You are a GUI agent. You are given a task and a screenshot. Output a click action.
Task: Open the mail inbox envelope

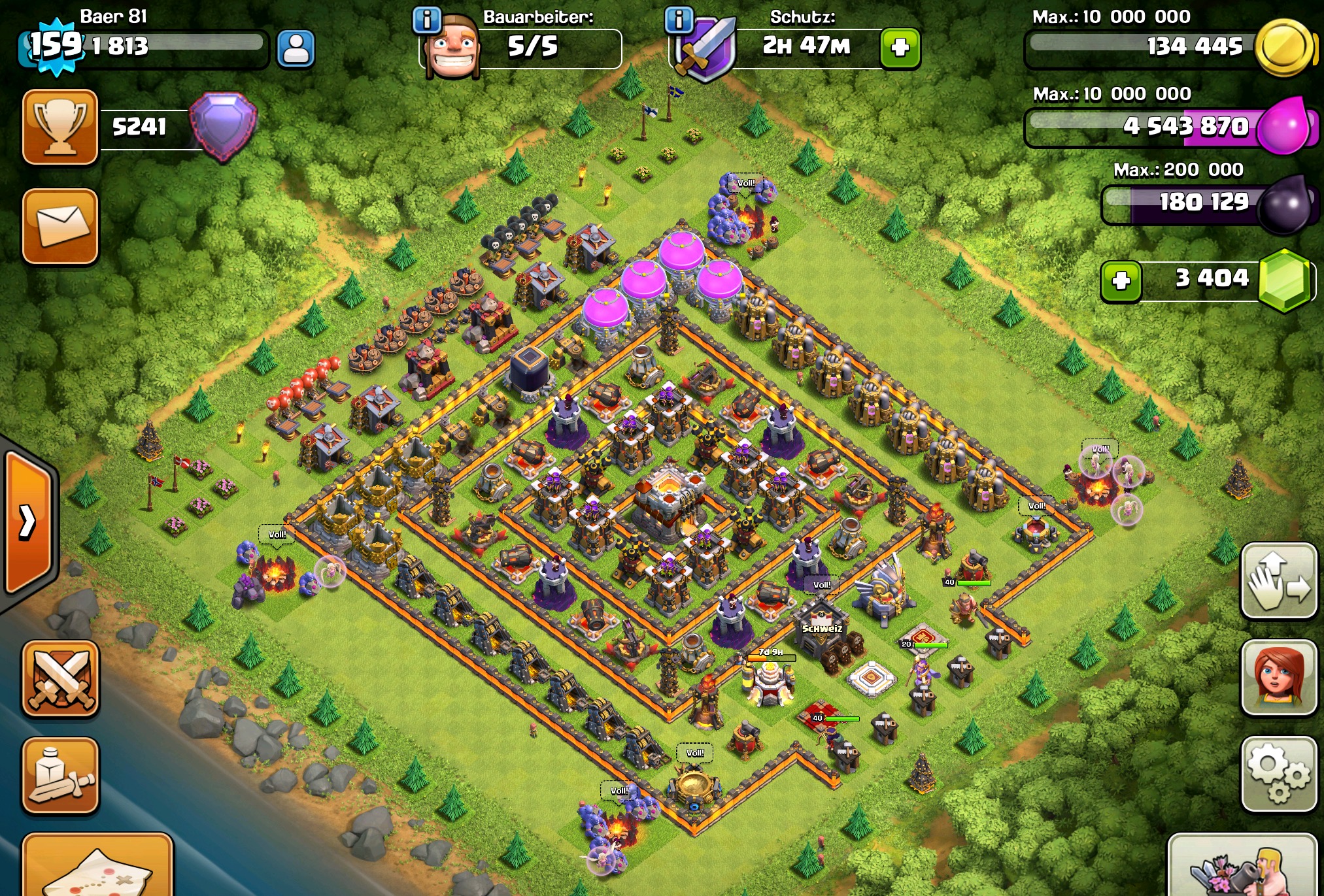60,226
